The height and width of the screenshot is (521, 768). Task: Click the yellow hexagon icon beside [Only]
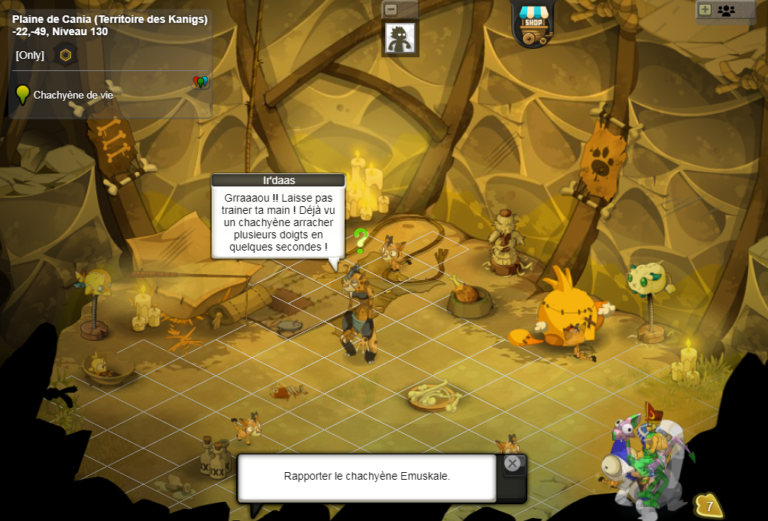[x=66, y=55]
